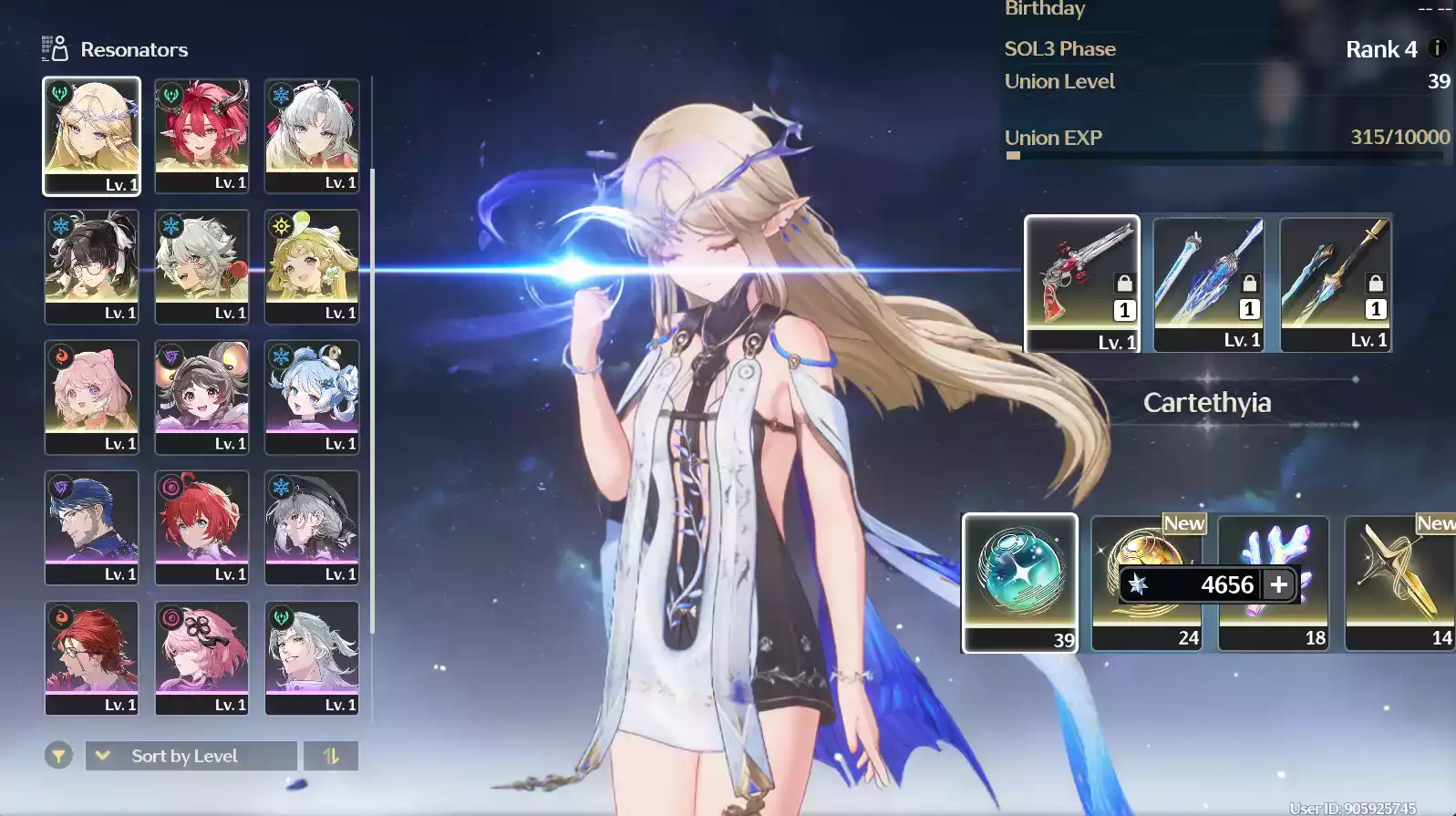Image resolution: width=1456 pixels, height=816 pixels.
Task: Select the black-haired resonator wearing glasses
Action: coord(91,265)
